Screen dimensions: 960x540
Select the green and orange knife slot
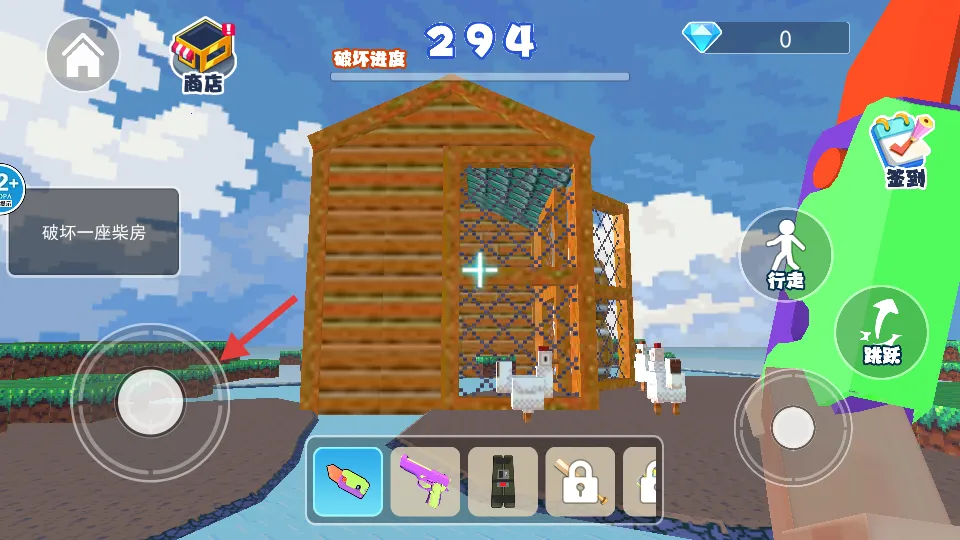(348, 481)
